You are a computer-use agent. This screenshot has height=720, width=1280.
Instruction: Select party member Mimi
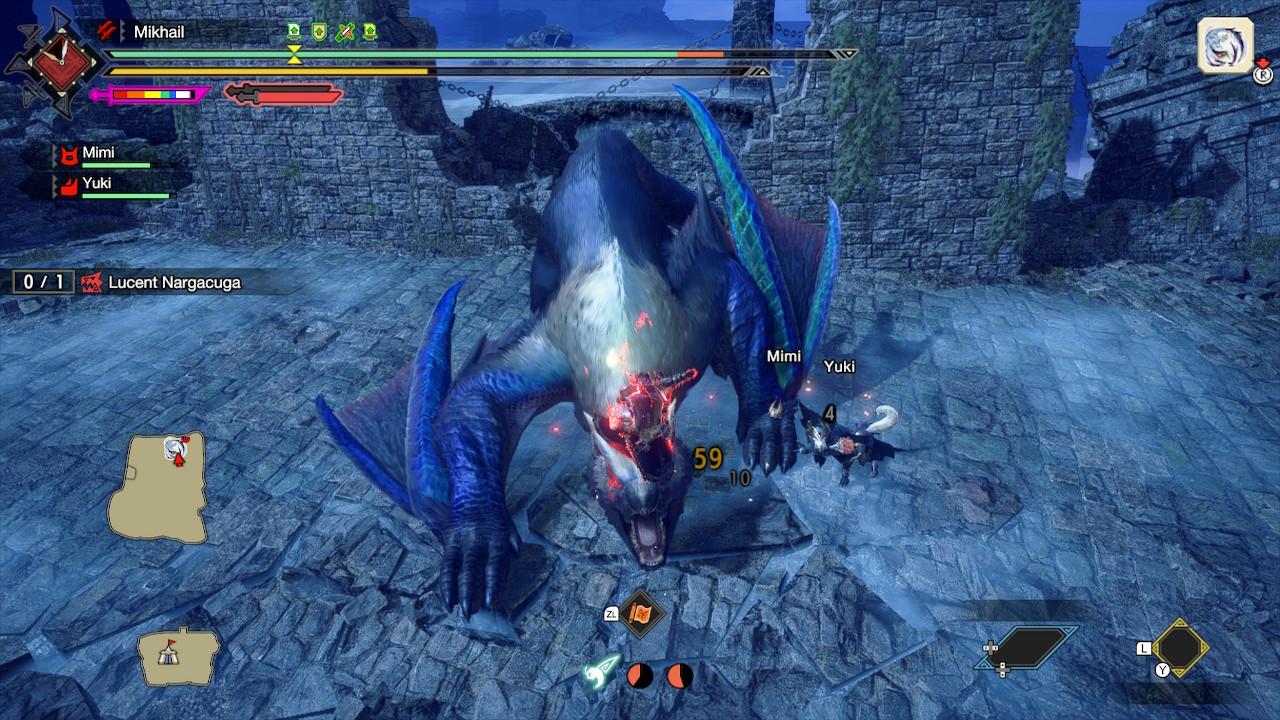98,153
